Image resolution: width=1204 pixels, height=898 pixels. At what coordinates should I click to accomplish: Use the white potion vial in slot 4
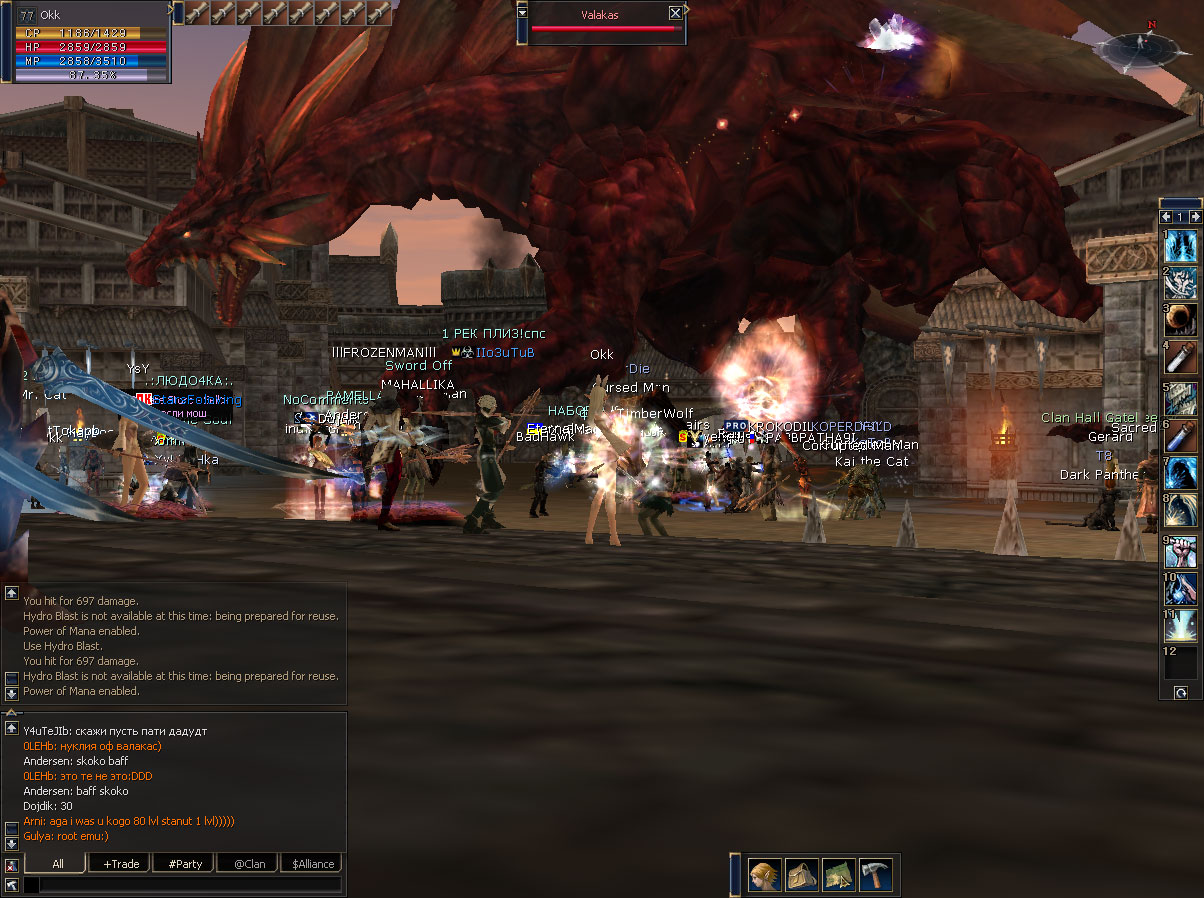[x=1181, y=358]
